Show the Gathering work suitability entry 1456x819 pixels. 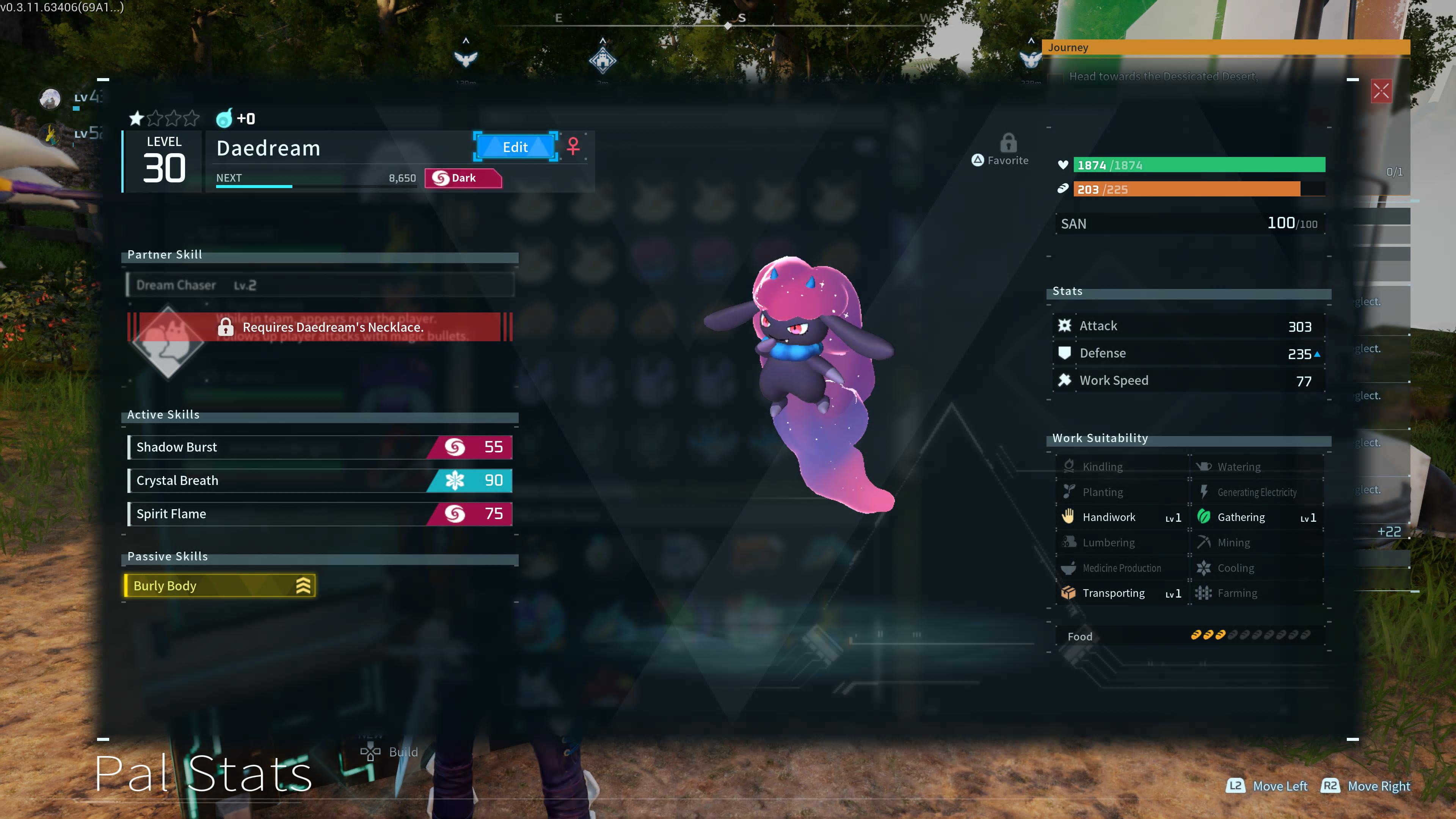(1257, 517)
